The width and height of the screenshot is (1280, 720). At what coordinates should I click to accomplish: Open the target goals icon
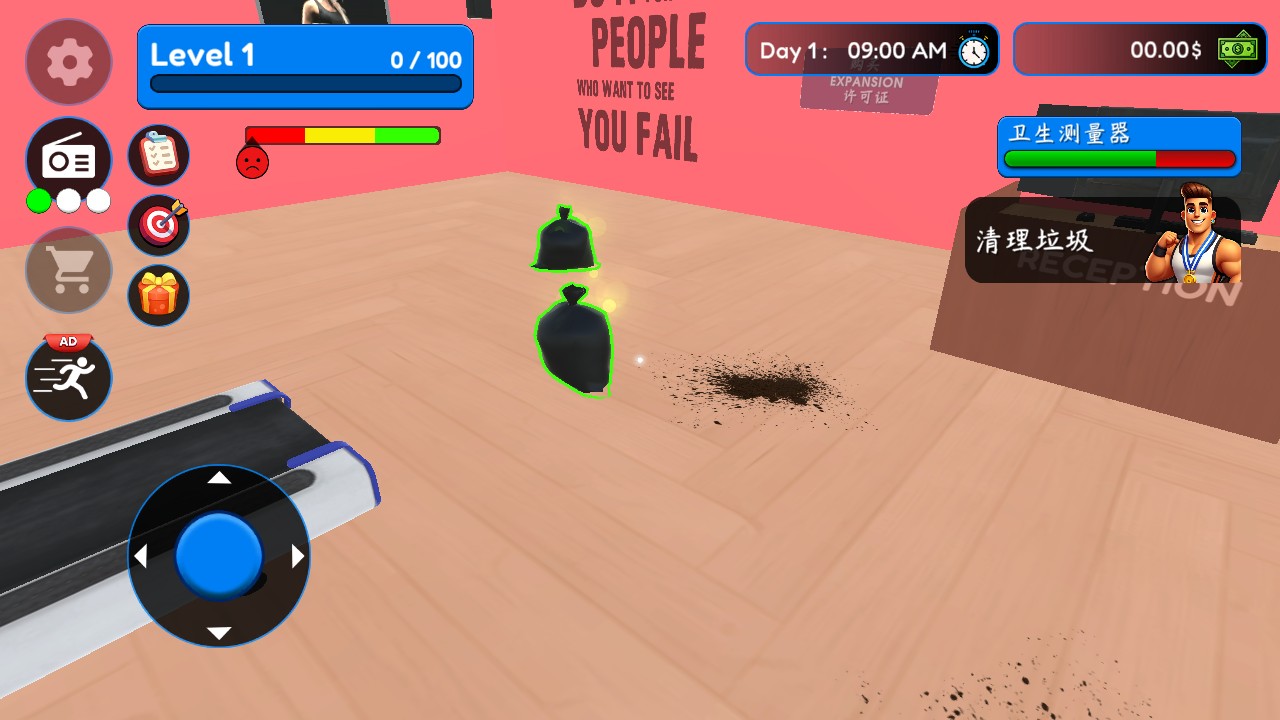point(158,225)
